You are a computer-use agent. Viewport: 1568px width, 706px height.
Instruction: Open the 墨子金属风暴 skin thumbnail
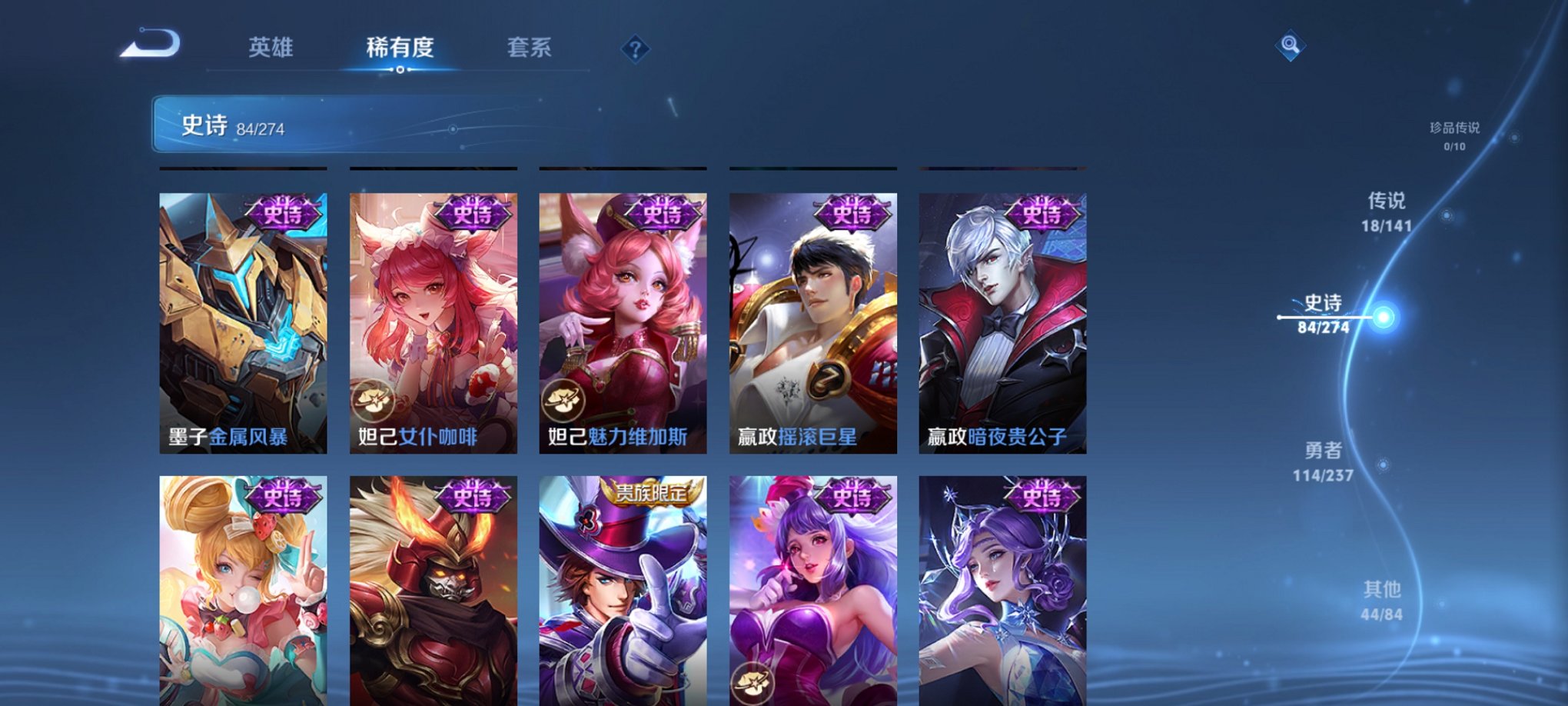click(243, 323)
